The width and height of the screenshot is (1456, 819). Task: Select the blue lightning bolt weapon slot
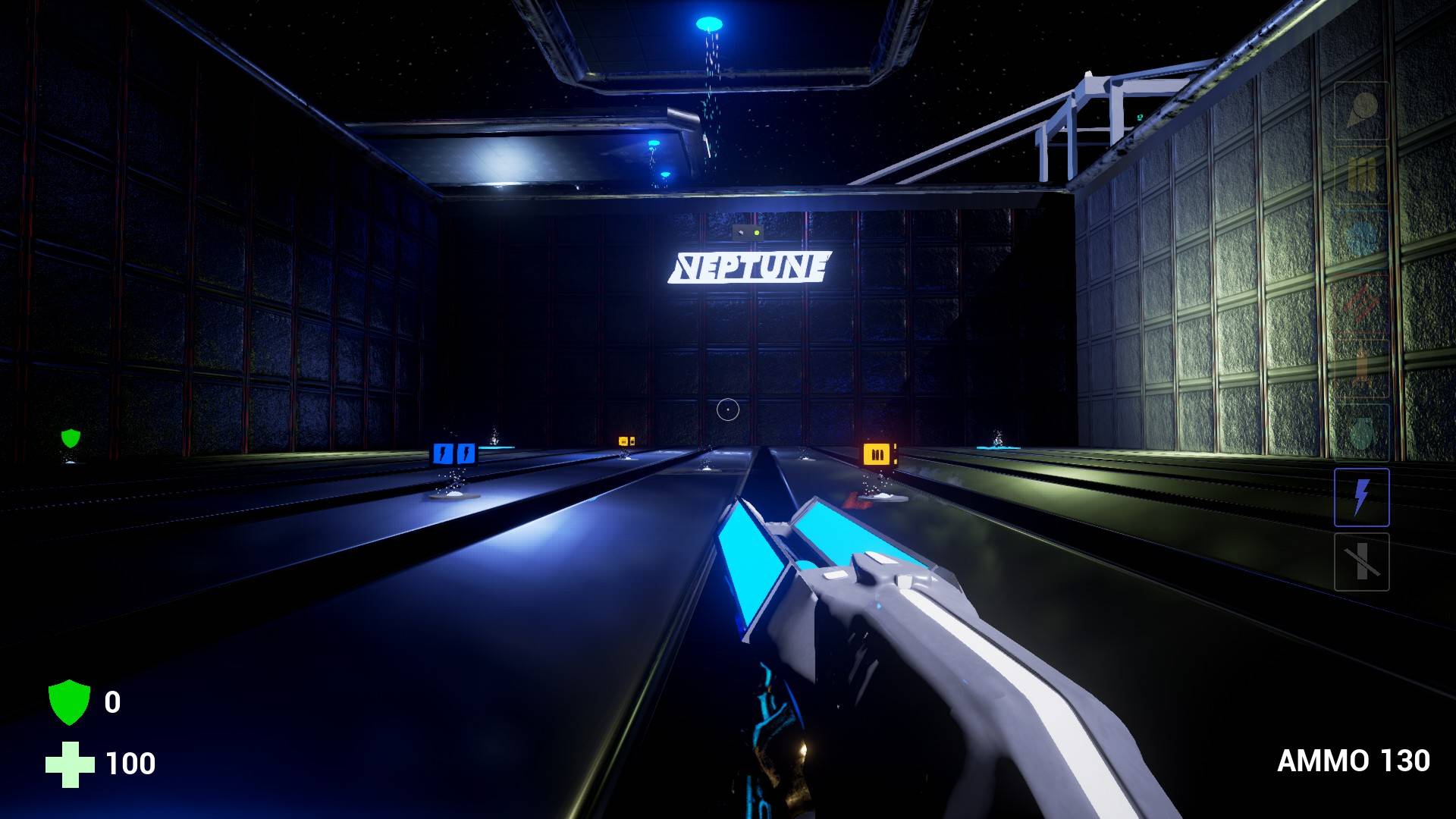[x=1361, y=497]
